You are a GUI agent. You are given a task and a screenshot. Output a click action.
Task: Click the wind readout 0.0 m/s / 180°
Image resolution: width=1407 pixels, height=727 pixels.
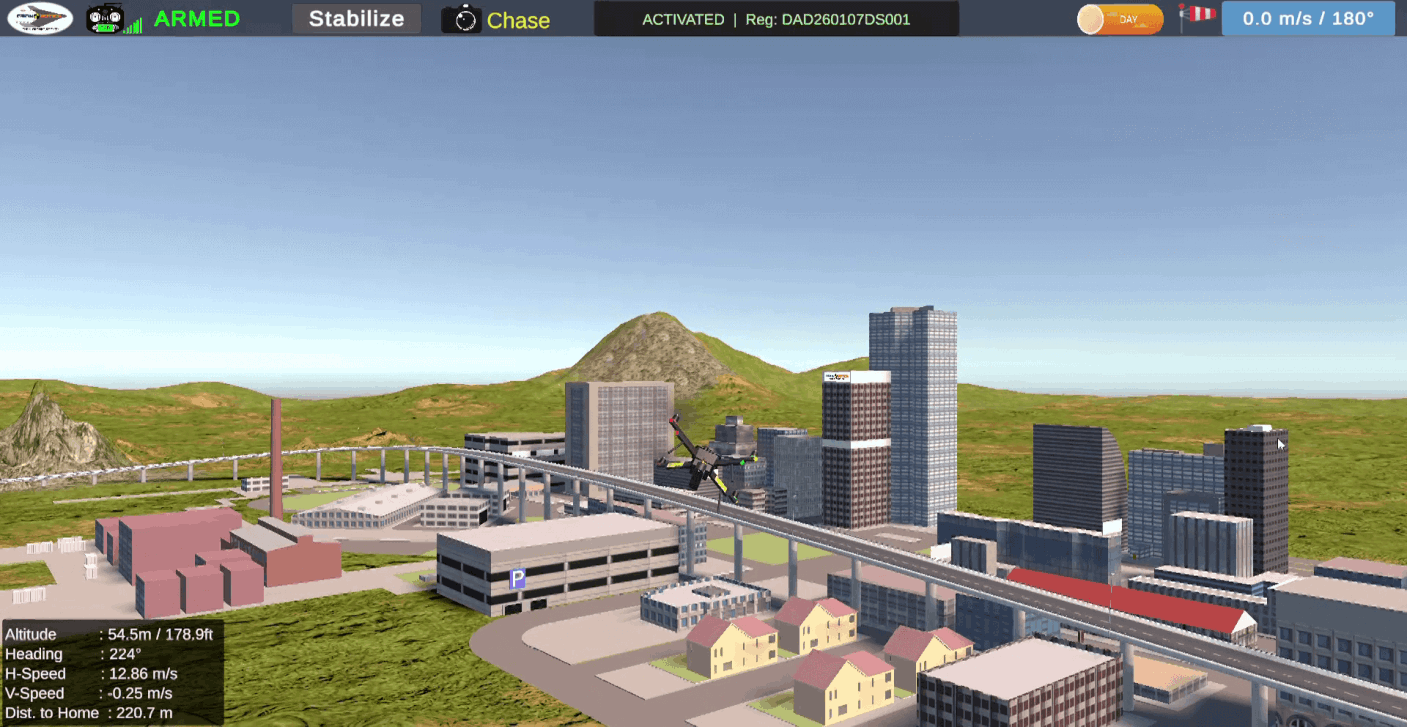click(x=1307, y=17)
